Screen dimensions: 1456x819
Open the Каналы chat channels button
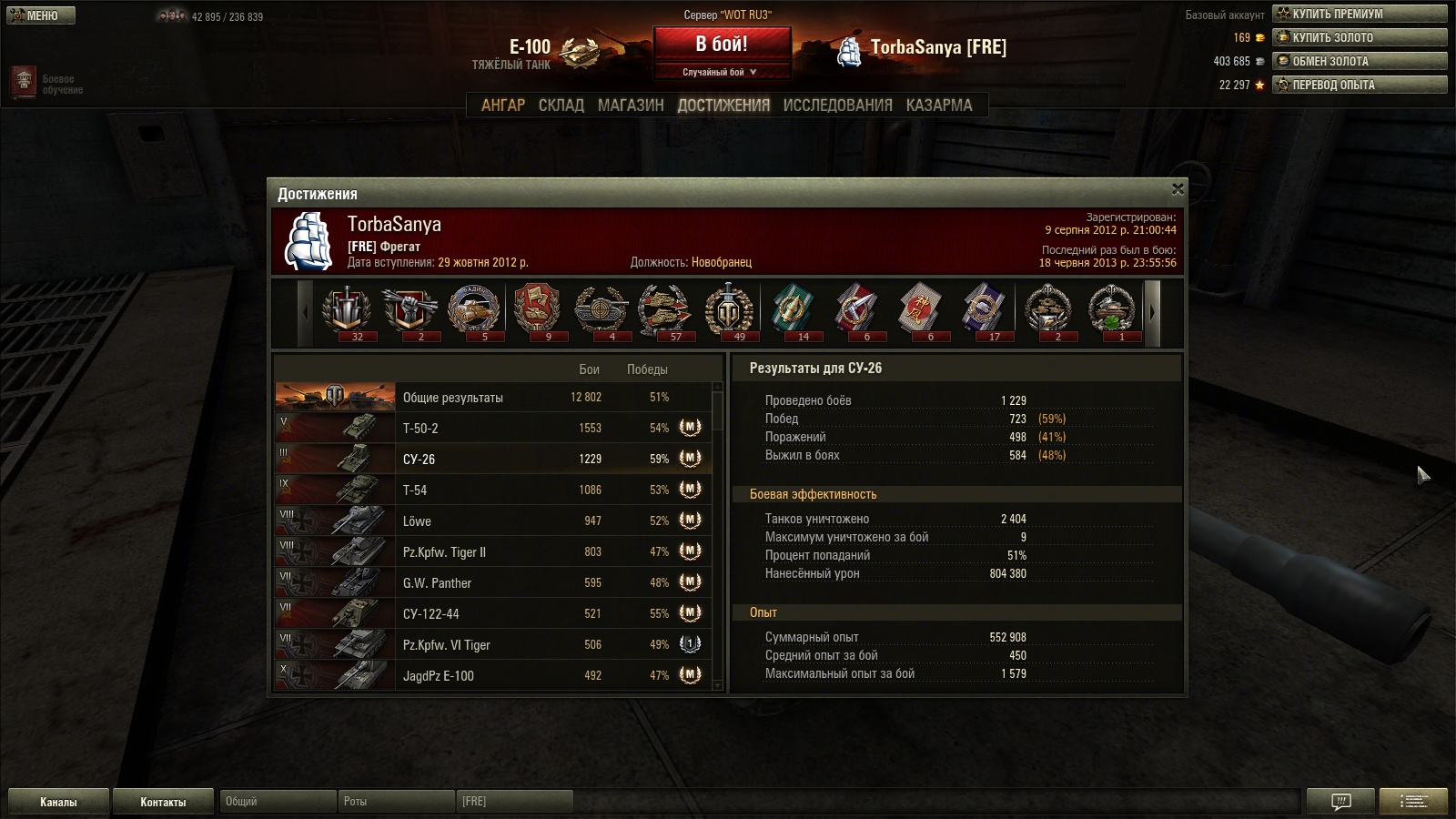tap(58, 802)
